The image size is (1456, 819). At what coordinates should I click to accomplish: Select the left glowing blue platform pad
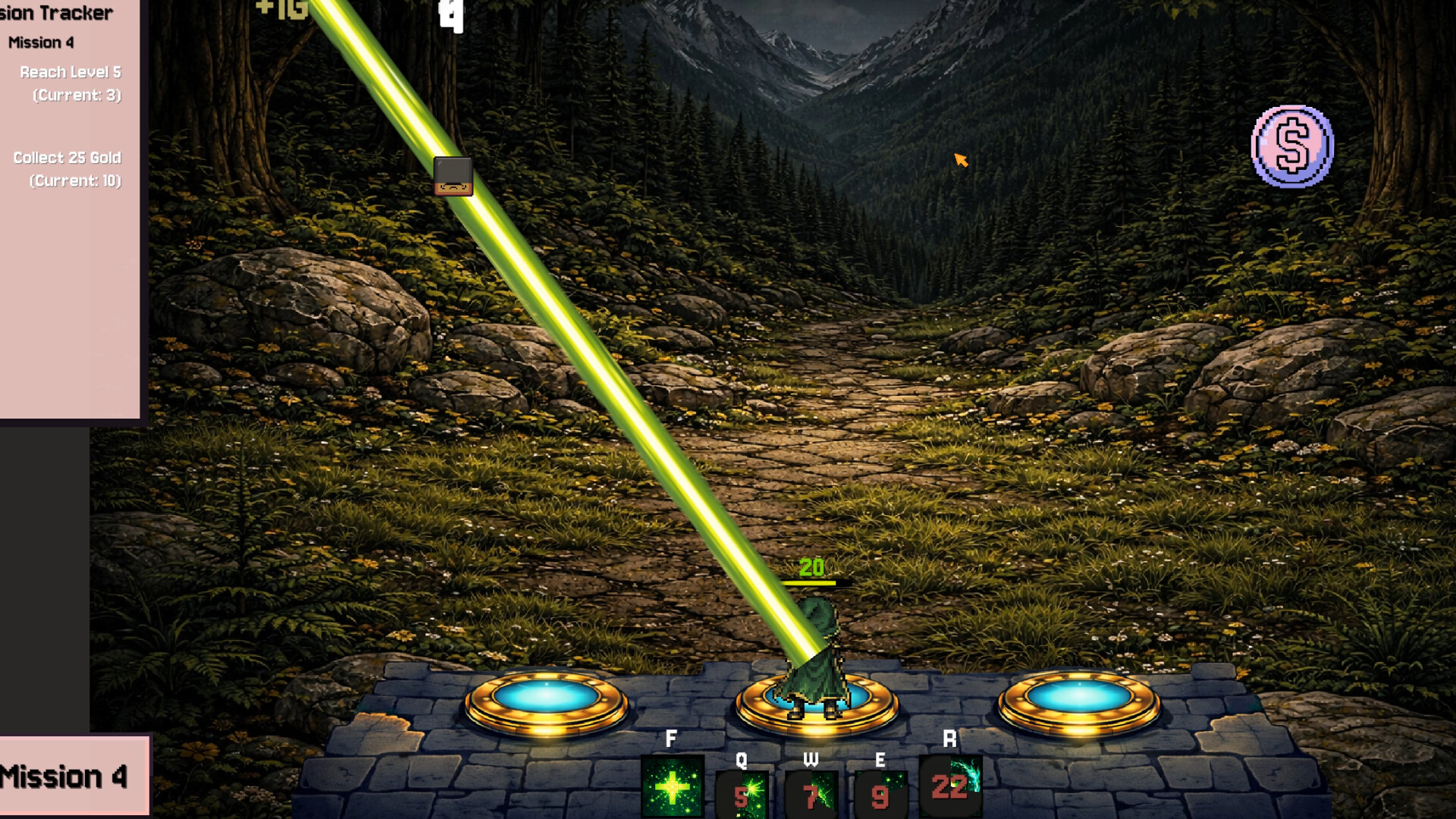point(545,695)
